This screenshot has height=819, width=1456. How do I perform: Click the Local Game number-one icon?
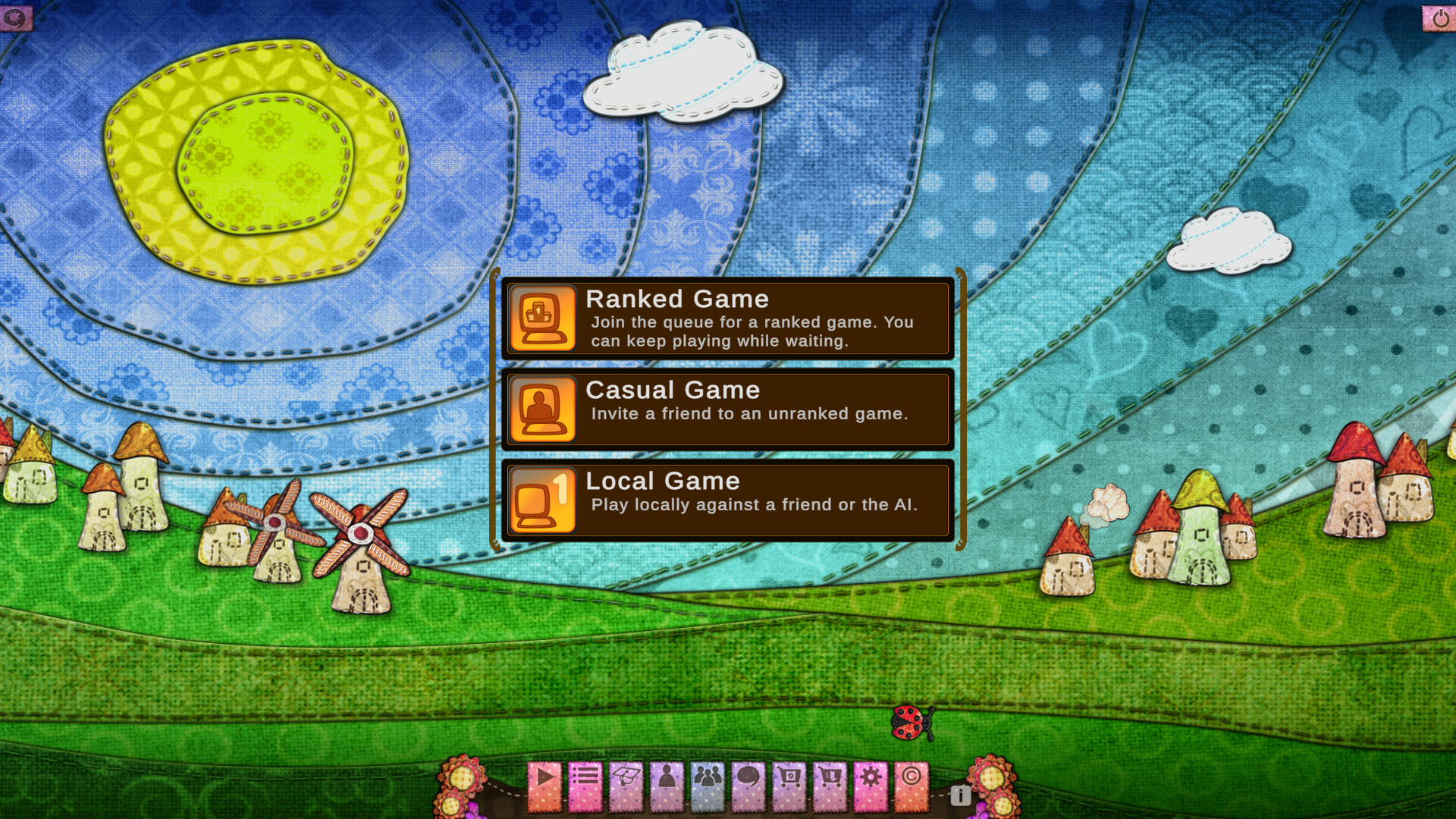[x=541, y=500]
